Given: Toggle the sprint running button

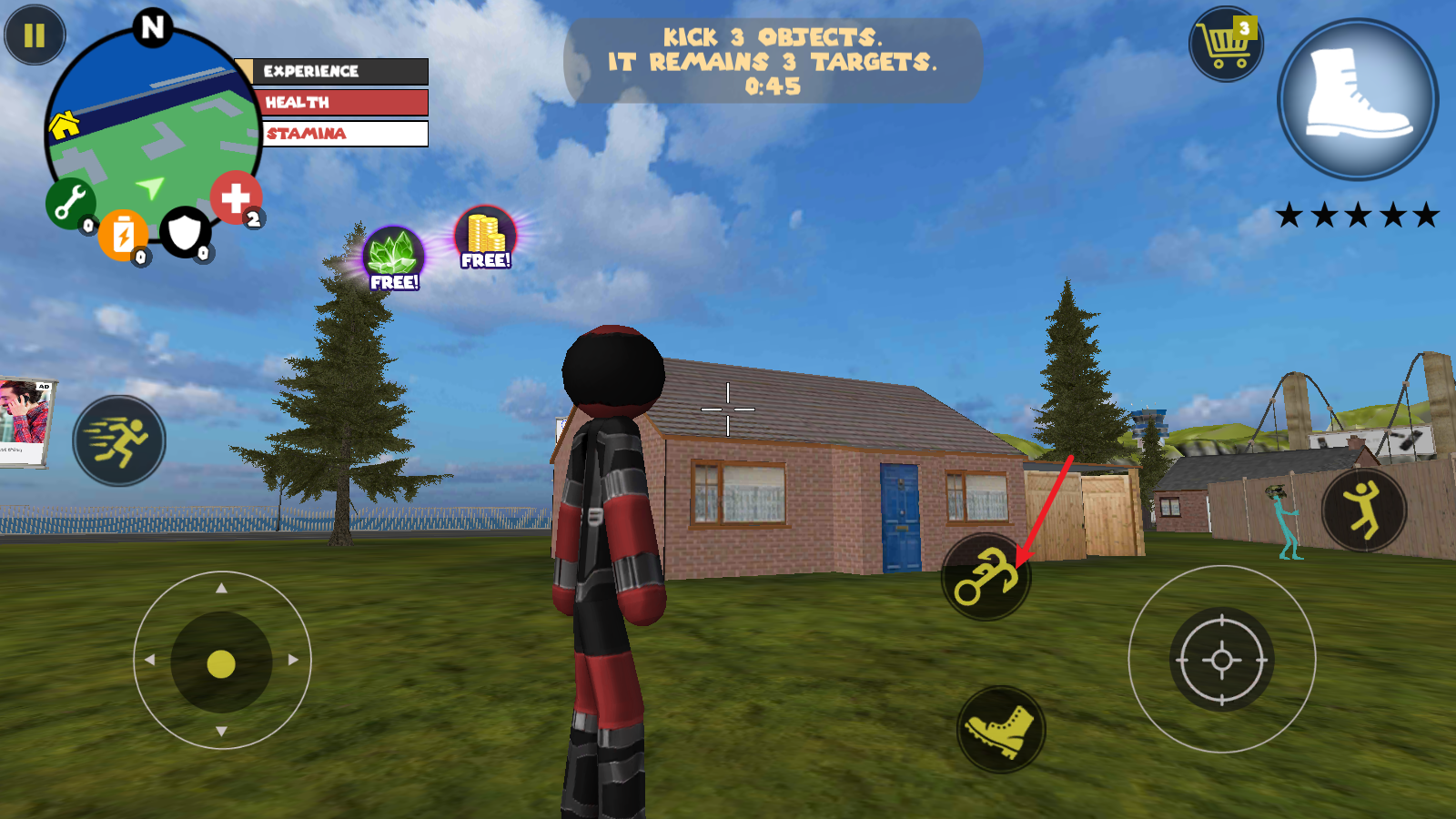Looking at the screenshot, I should coord(119,440).
